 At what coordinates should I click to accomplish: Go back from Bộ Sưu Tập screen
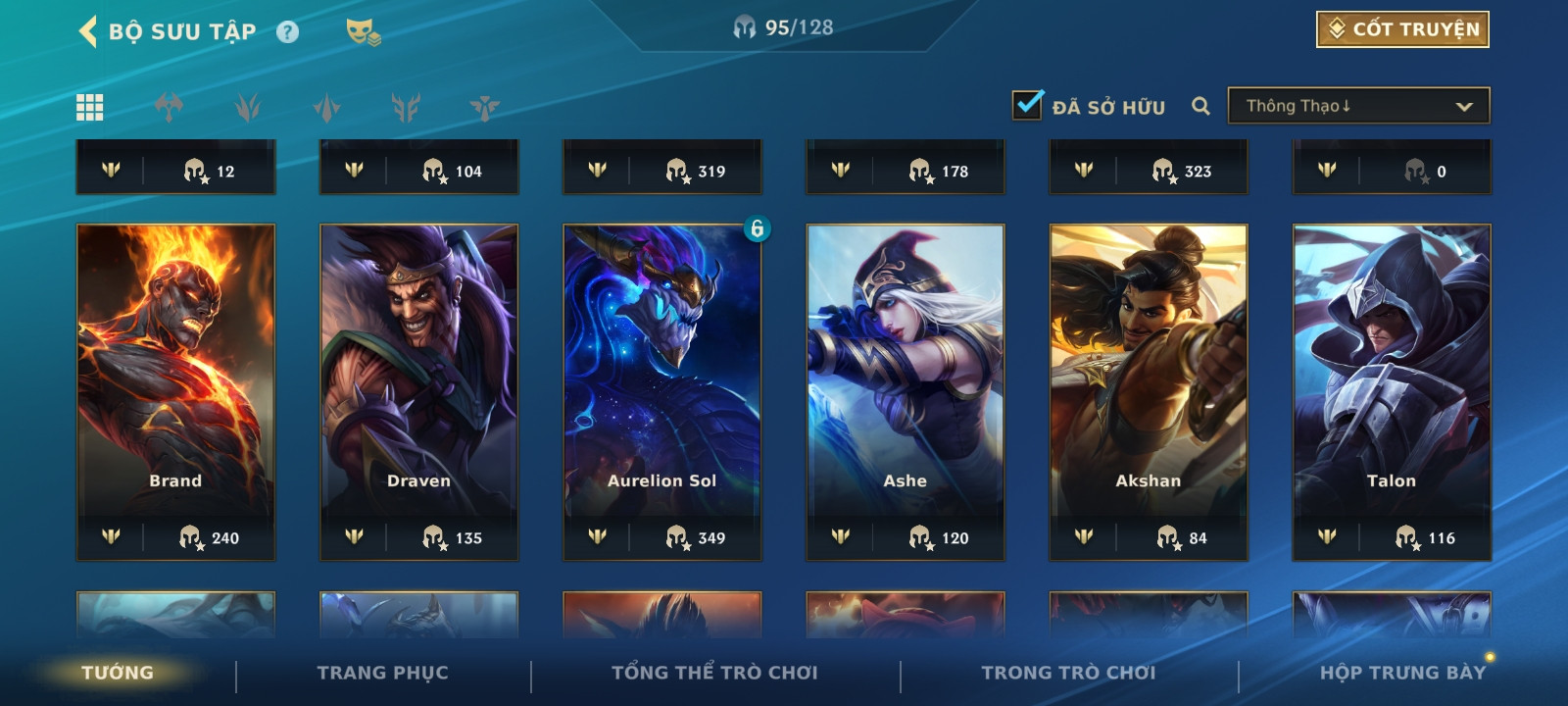[89, 31]
